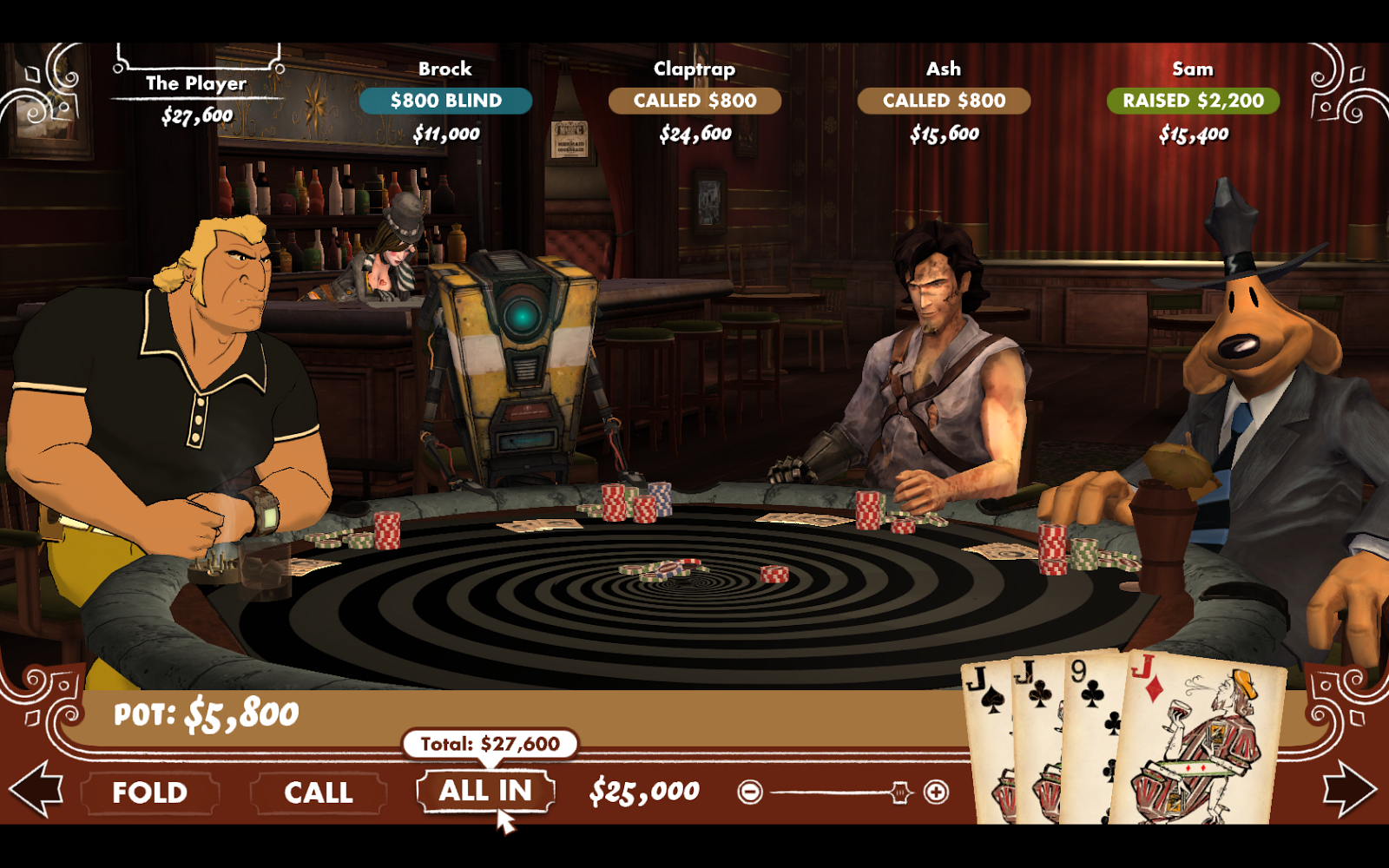Click the left arrow at the bottom corner
This screenshot has width=1389, height=868.
click(x=36, y=788)
